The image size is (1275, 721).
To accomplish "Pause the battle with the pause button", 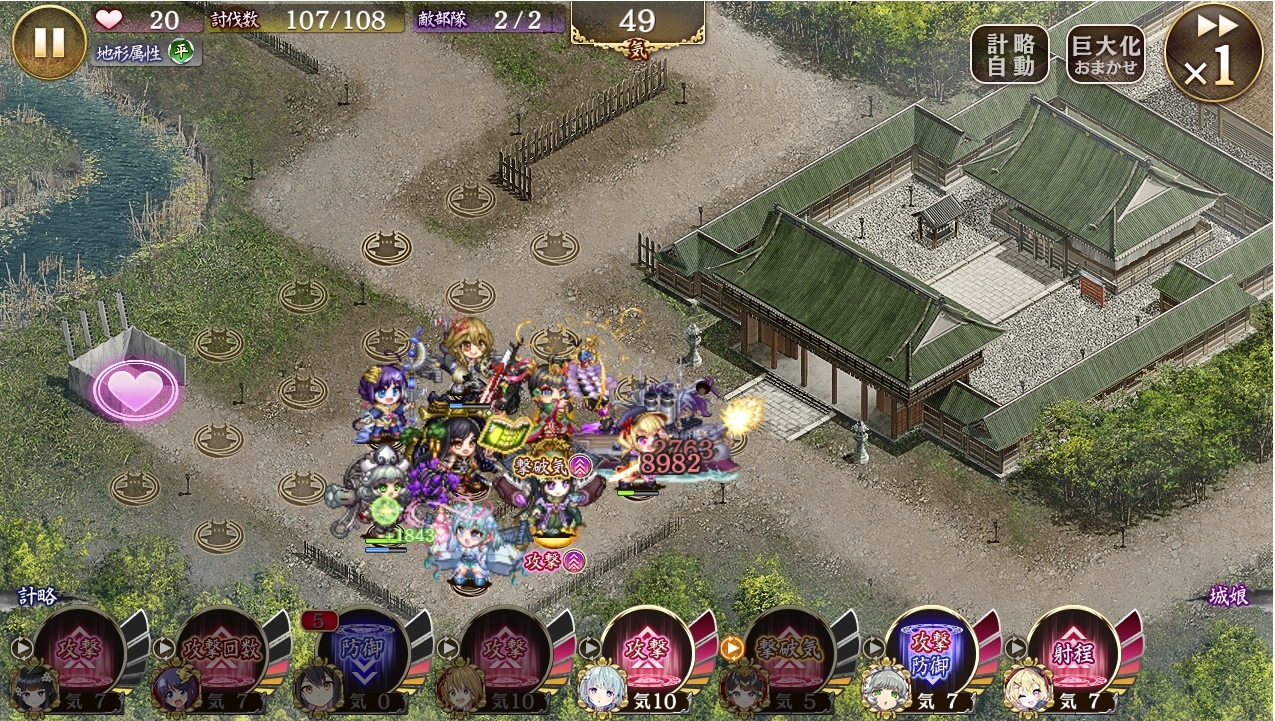I will pyautogui.click(x=49, y=42).
